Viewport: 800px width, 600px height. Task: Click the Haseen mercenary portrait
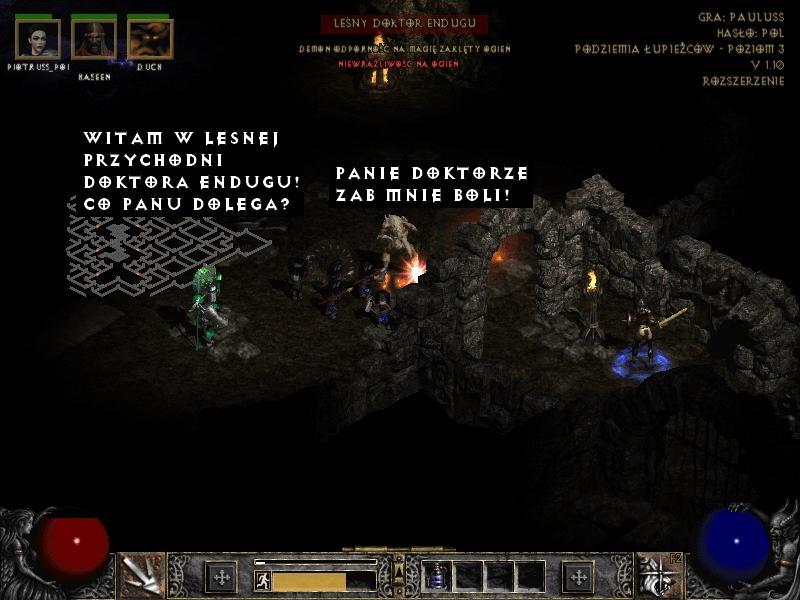tap(94, 39)
